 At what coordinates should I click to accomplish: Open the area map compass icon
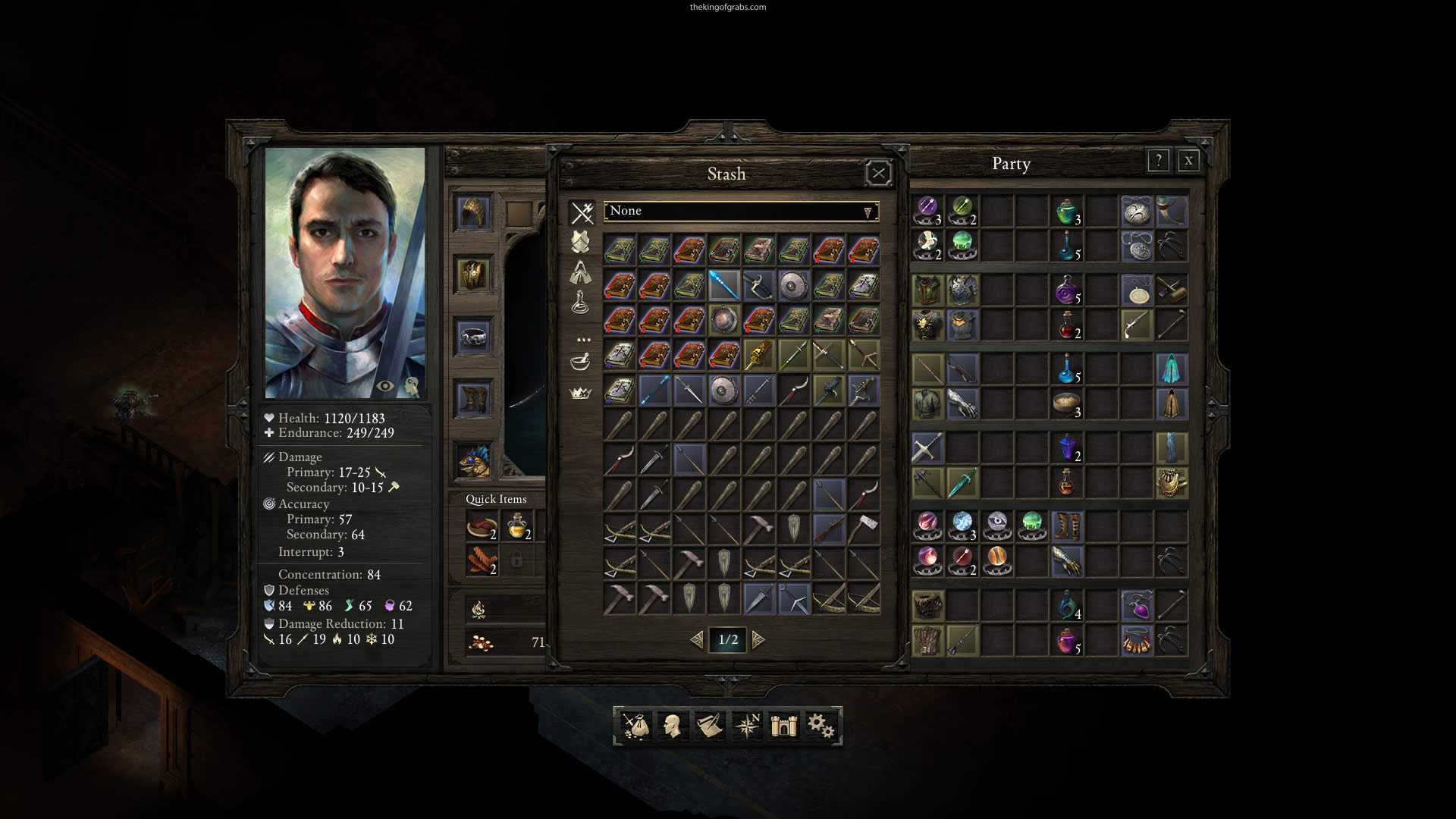click(x=747, y=726)
